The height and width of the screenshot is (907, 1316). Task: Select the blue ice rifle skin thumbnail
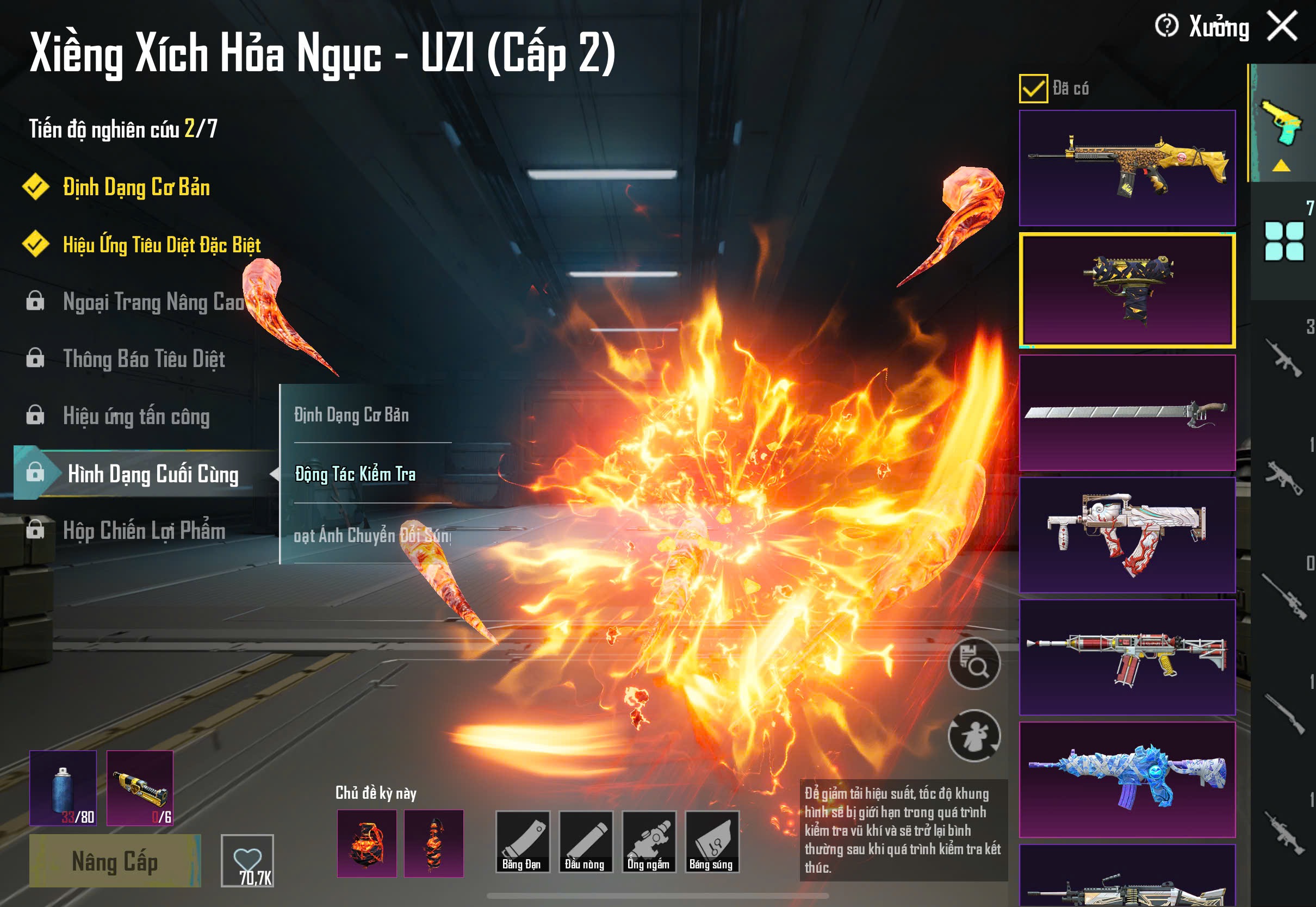[x=1127, y=779]
